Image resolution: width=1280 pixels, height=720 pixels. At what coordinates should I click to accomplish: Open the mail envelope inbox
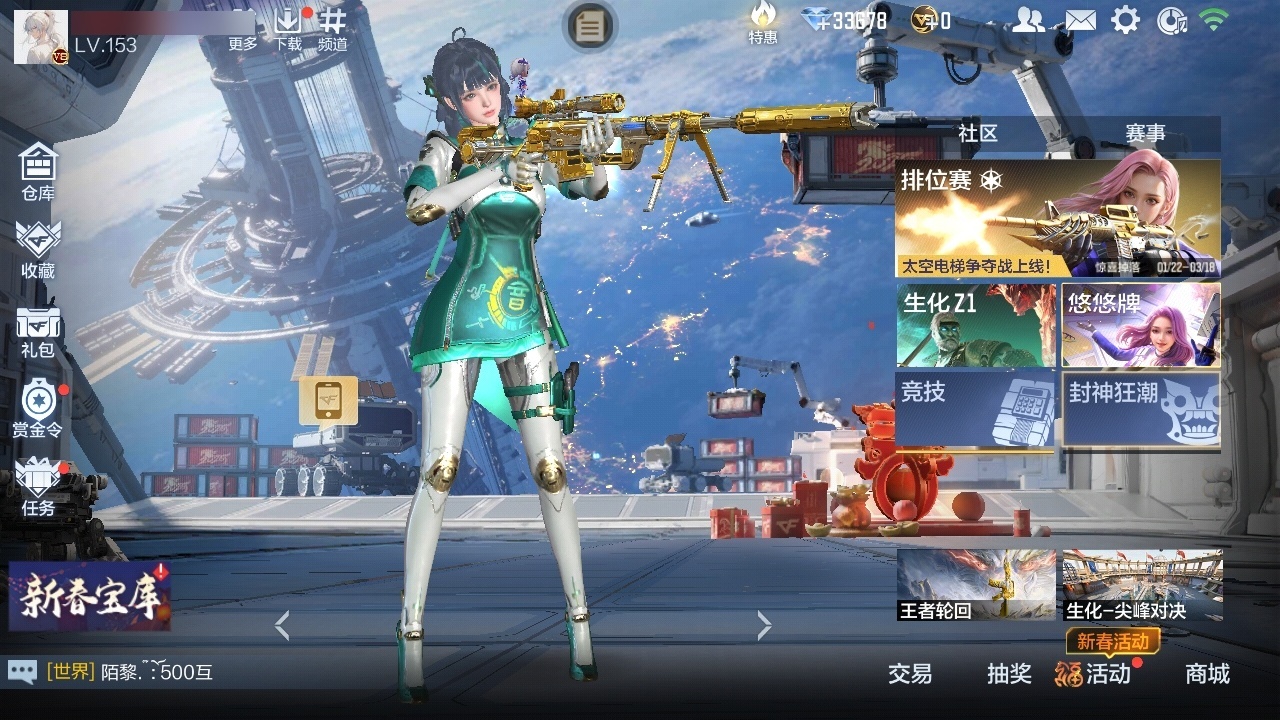tap(1080, 20)
